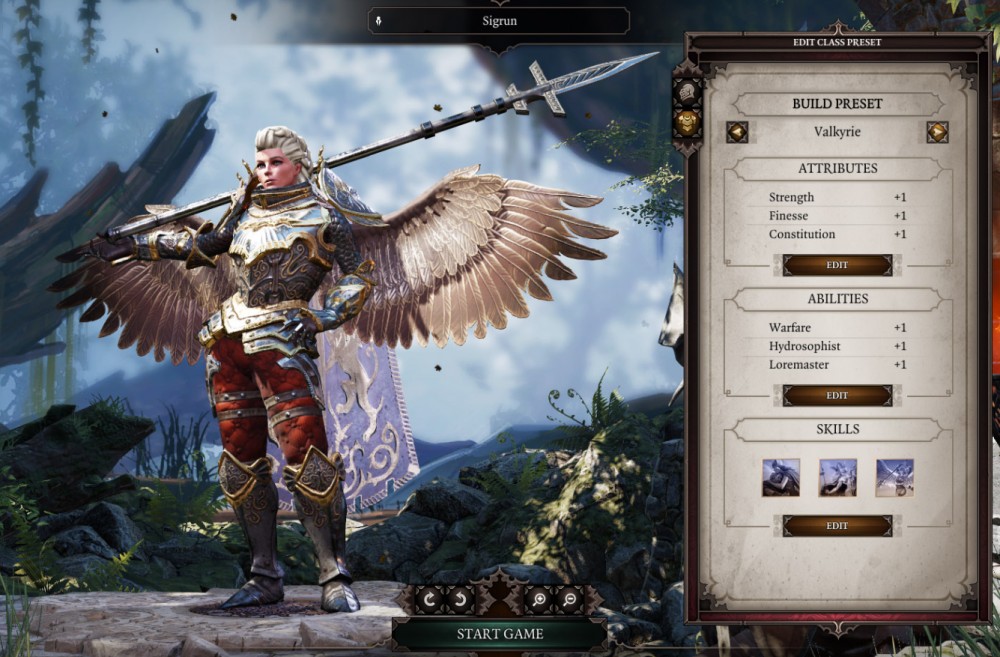Screen dimensions: 1000x657
Task: Rotate the character counter-clockwise
Action: pos(462,599)
